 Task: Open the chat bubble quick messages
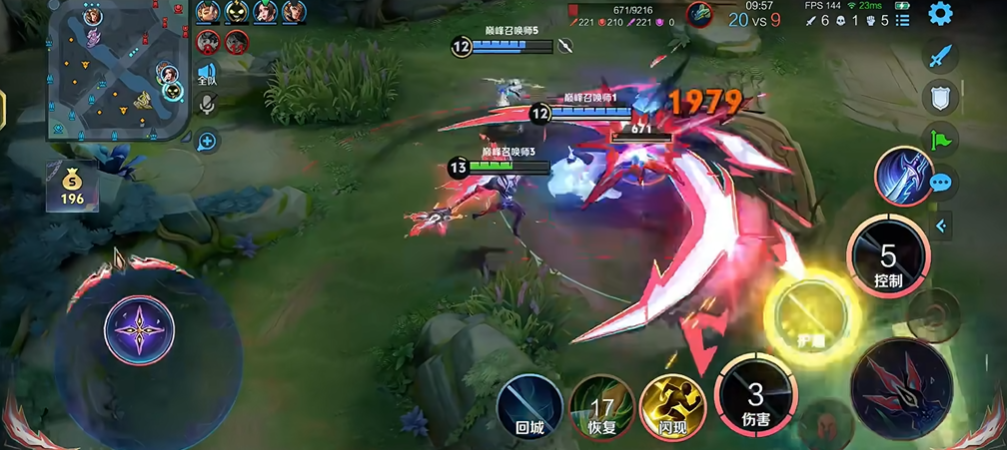tap(940, 183)
